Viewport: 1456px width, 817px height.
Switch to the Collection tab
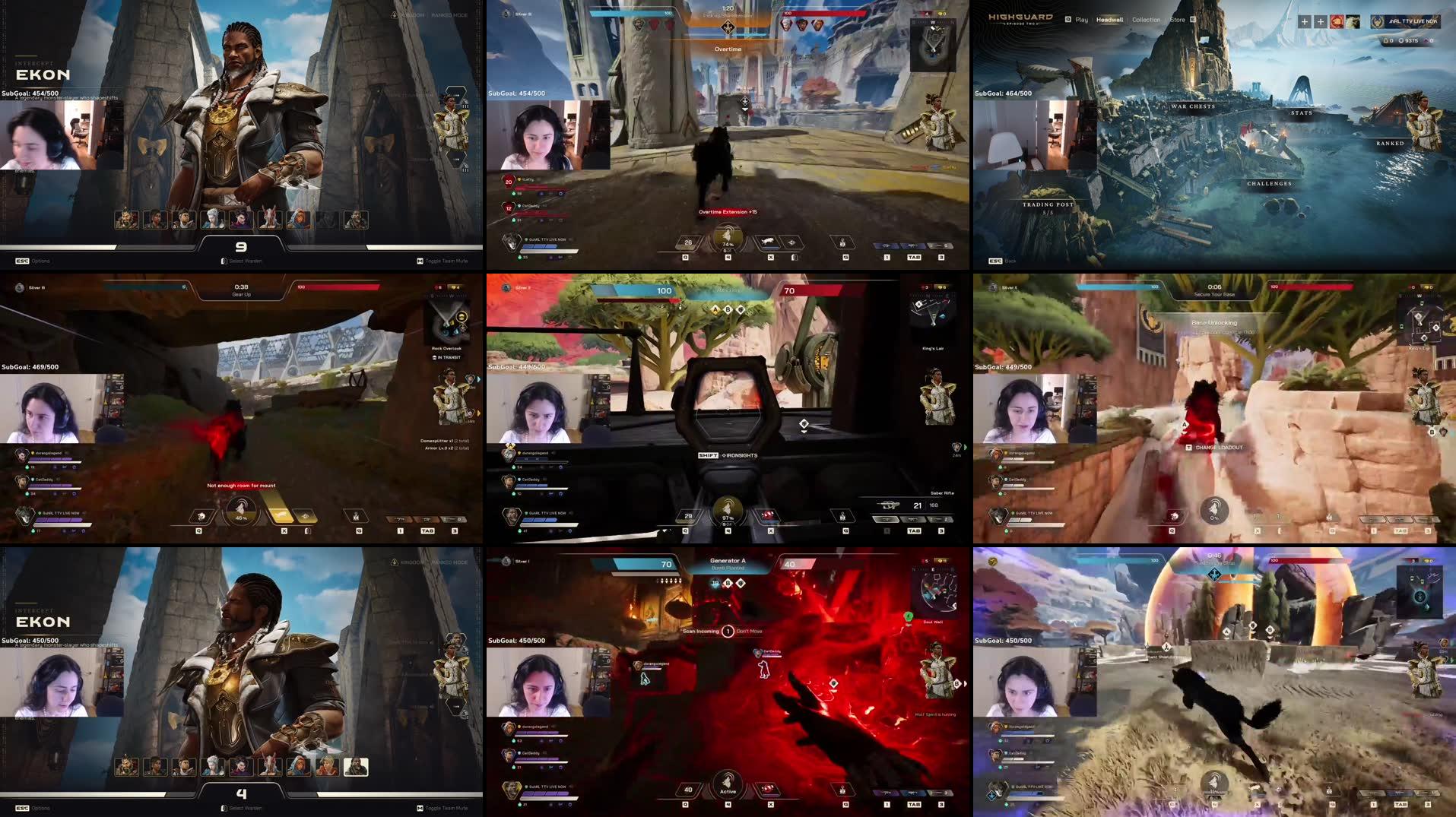coord(1145,19)
